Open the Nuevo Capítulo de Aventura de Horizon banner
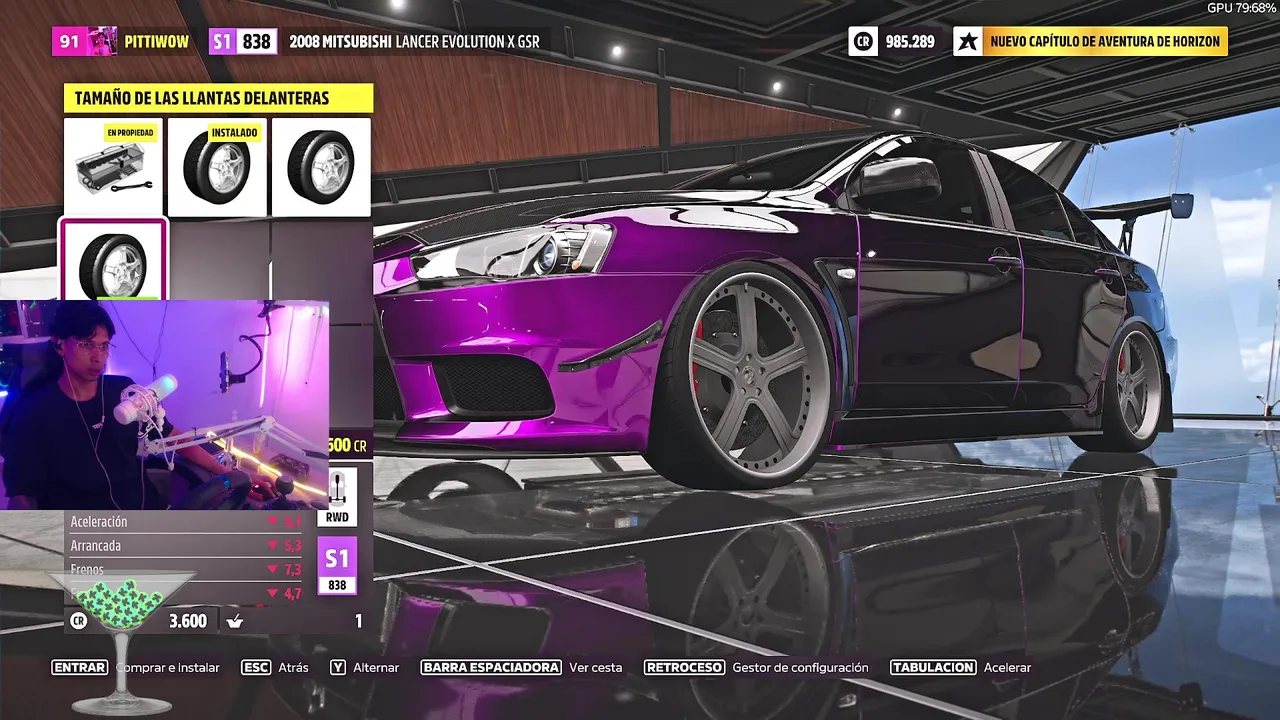The image size is (1280, 720). coord(1091,41)
